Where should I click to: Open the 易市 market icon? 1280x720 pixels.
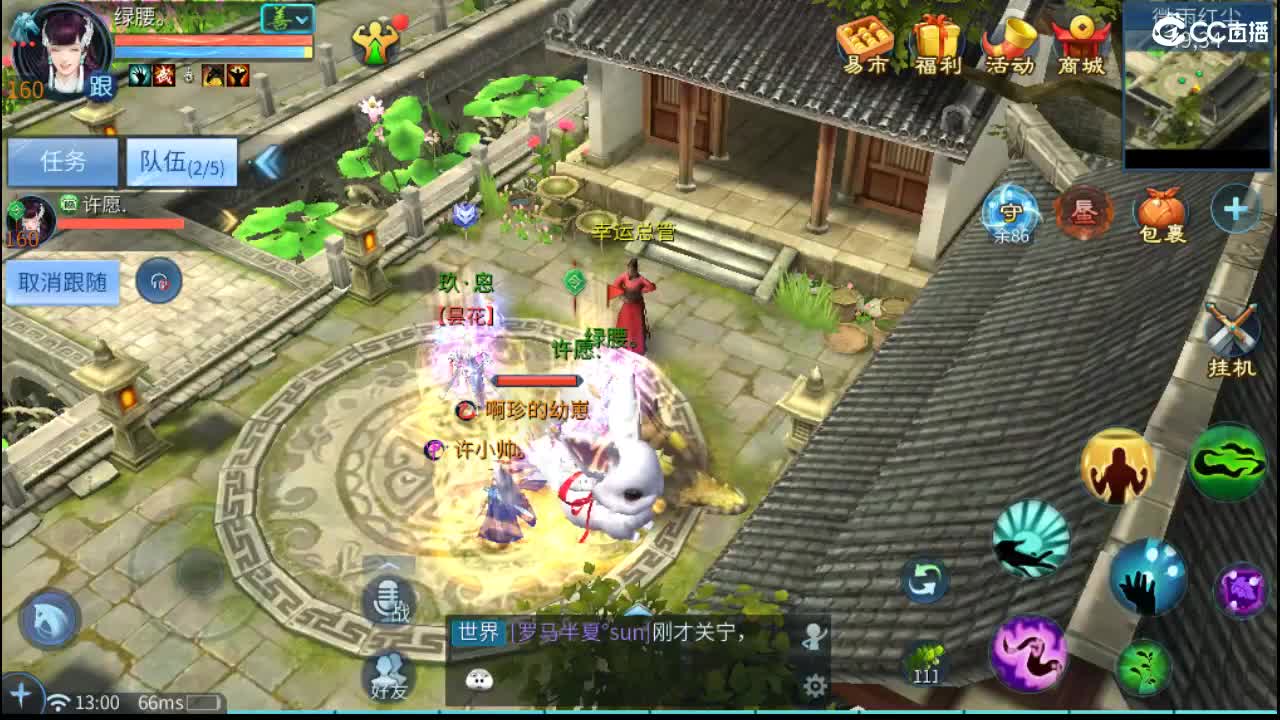(x=864, y=42)
